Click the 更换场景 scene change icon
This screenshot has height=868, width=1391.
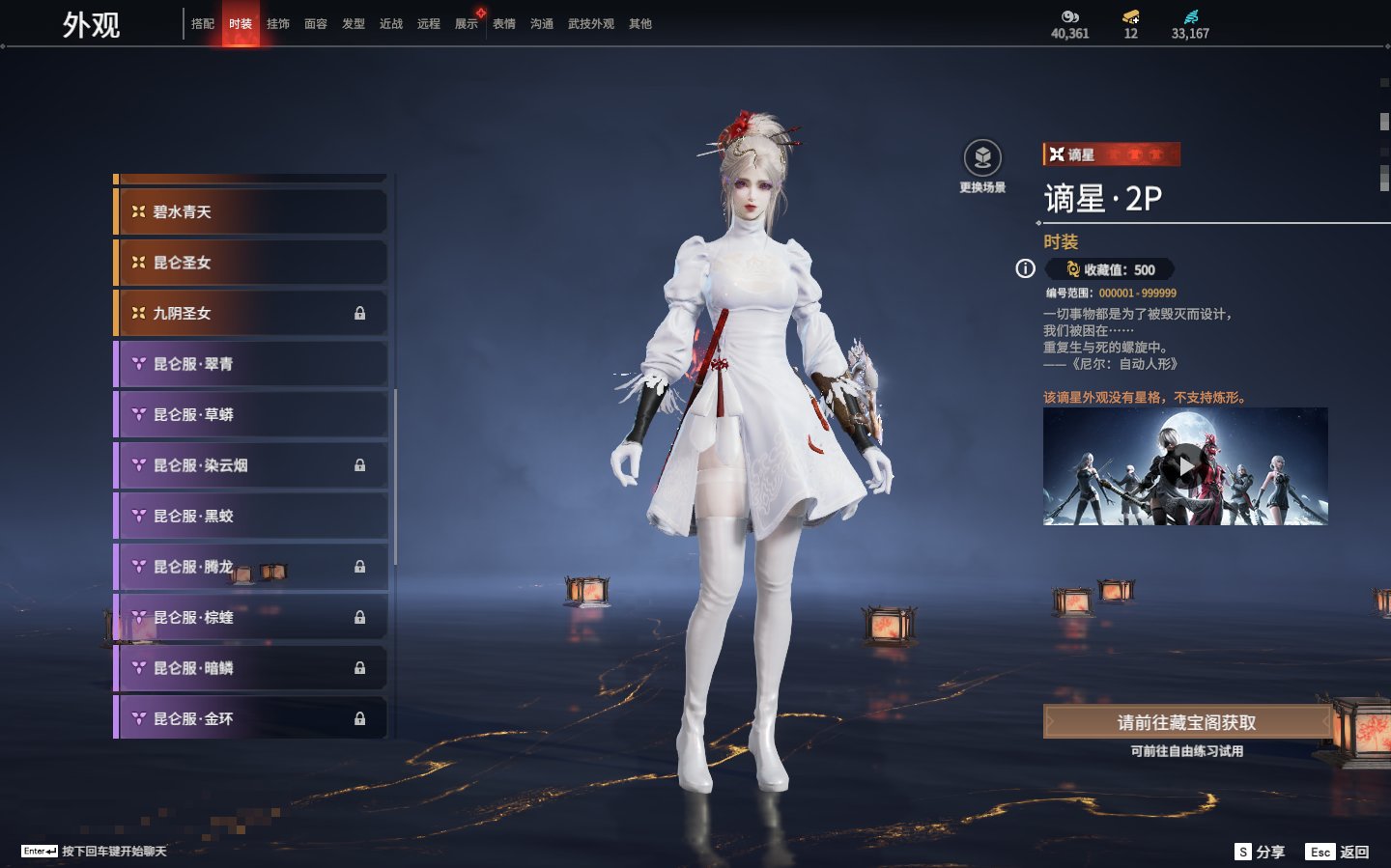click(x=982, y=158)
